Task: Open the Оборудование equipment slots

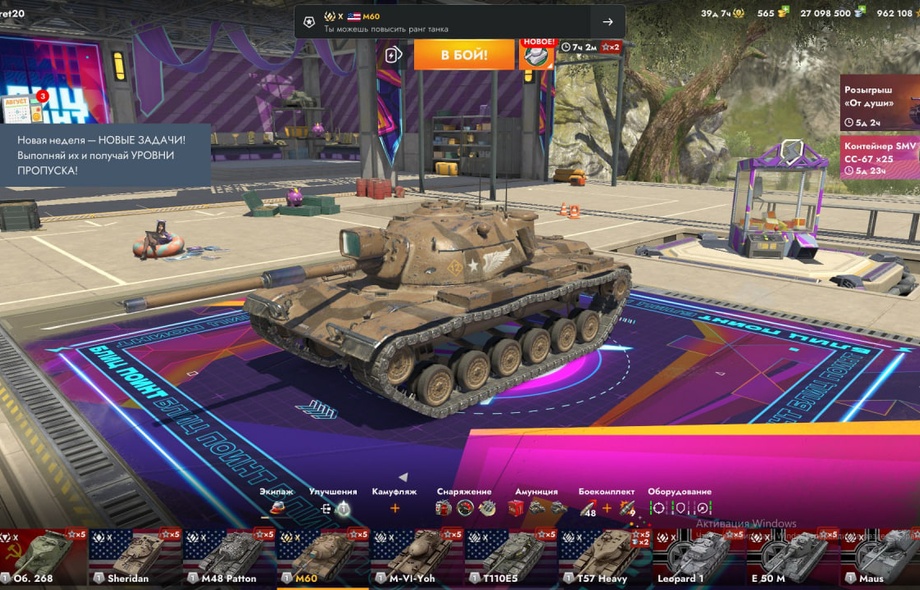Action: point(679,508)
